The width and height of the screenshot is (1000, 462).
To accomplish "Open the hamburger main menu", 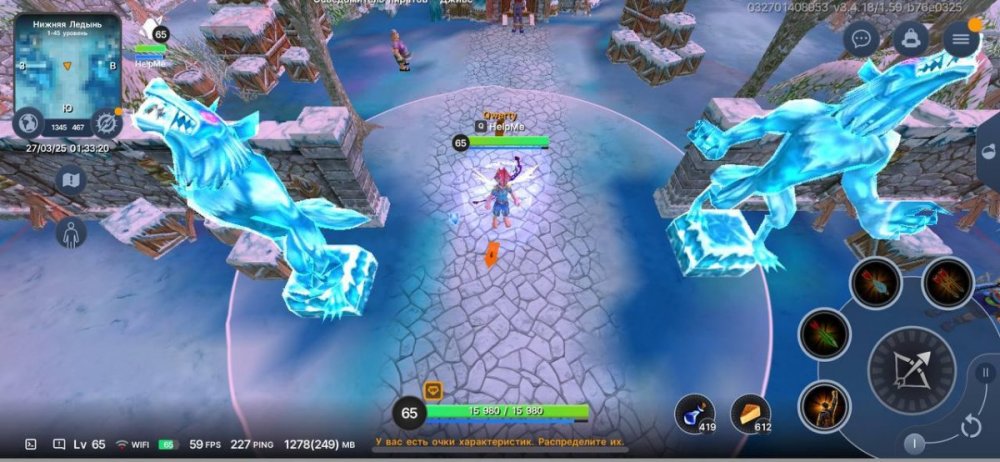I will [961, 39].
